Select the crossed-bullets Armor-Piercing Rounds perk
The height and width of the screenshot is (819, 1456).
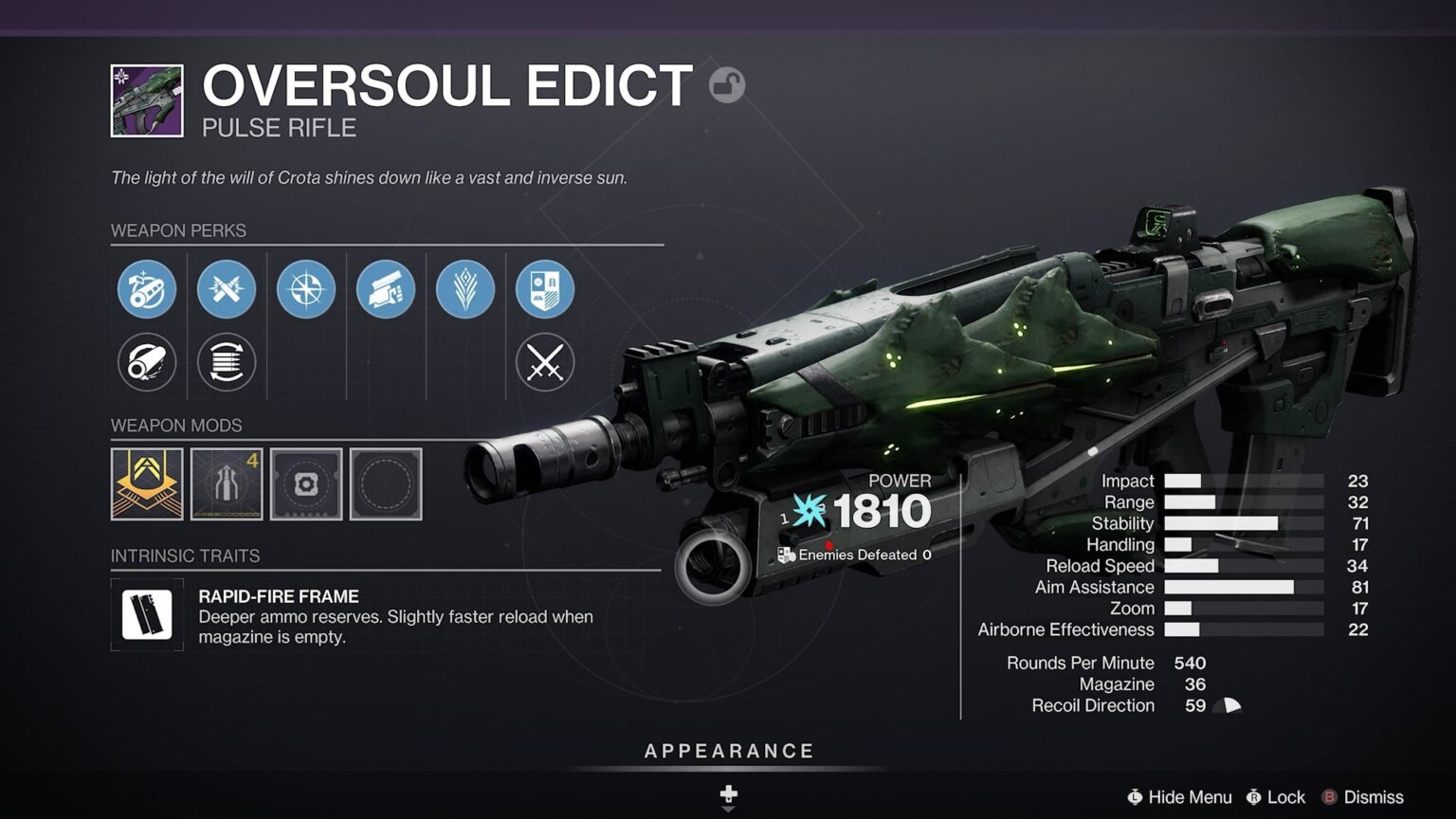(x=226, y=290)
